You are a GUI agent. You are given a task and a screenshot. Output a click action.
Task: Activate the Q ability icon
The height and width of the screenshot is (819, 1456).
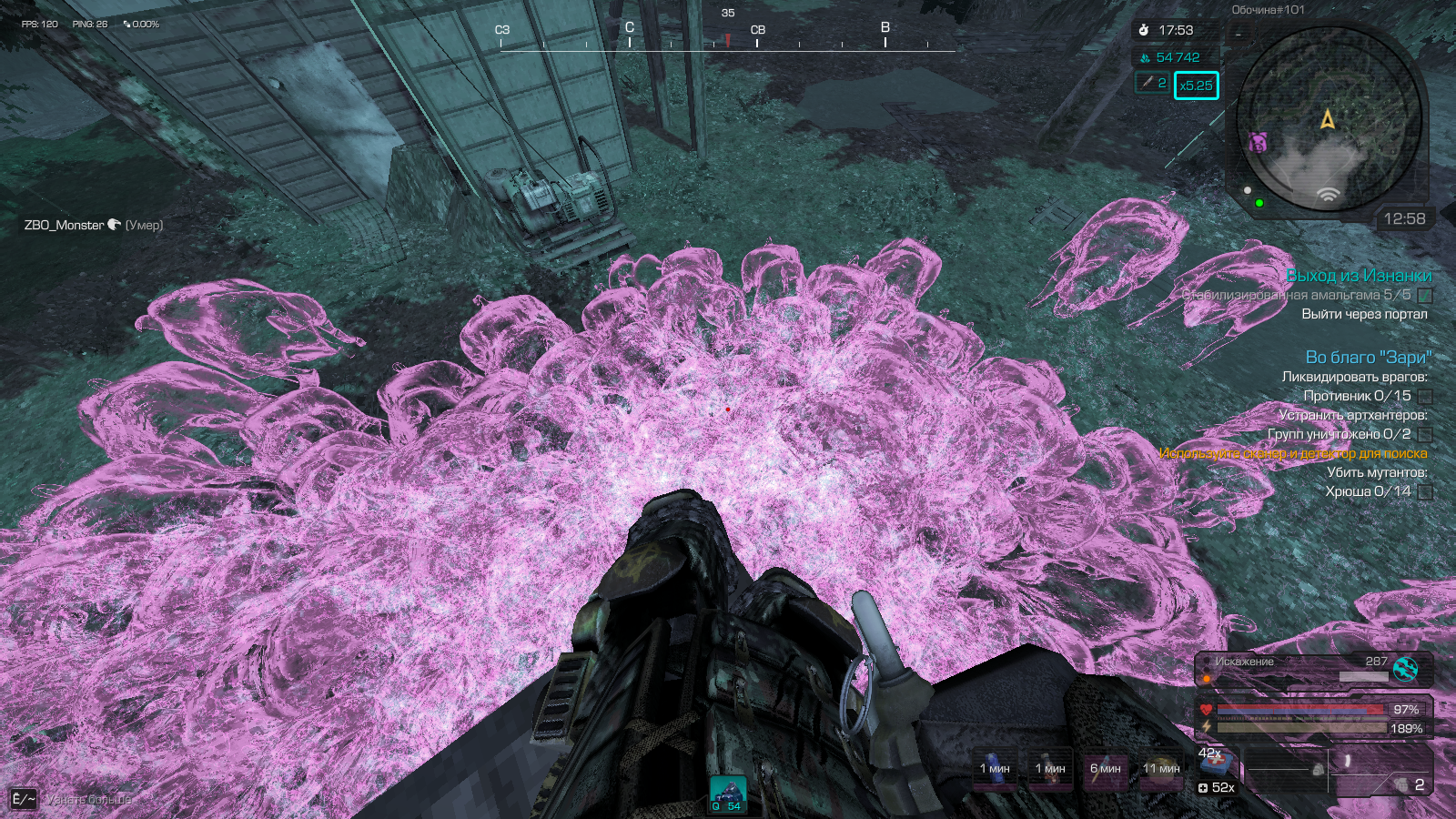click(x=727, y=793)
